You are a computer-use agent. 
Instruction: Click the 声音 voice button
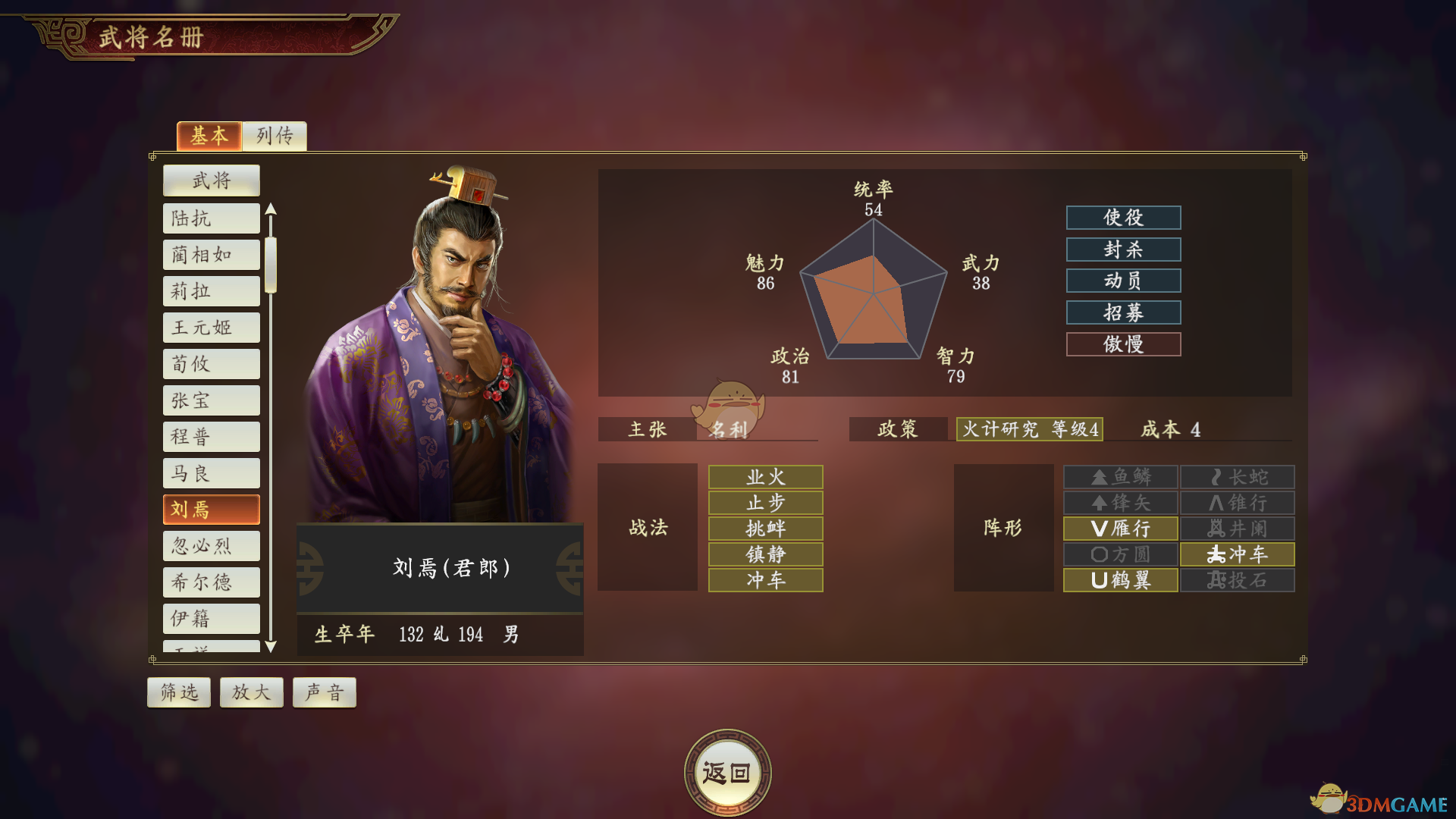(324, 692)
